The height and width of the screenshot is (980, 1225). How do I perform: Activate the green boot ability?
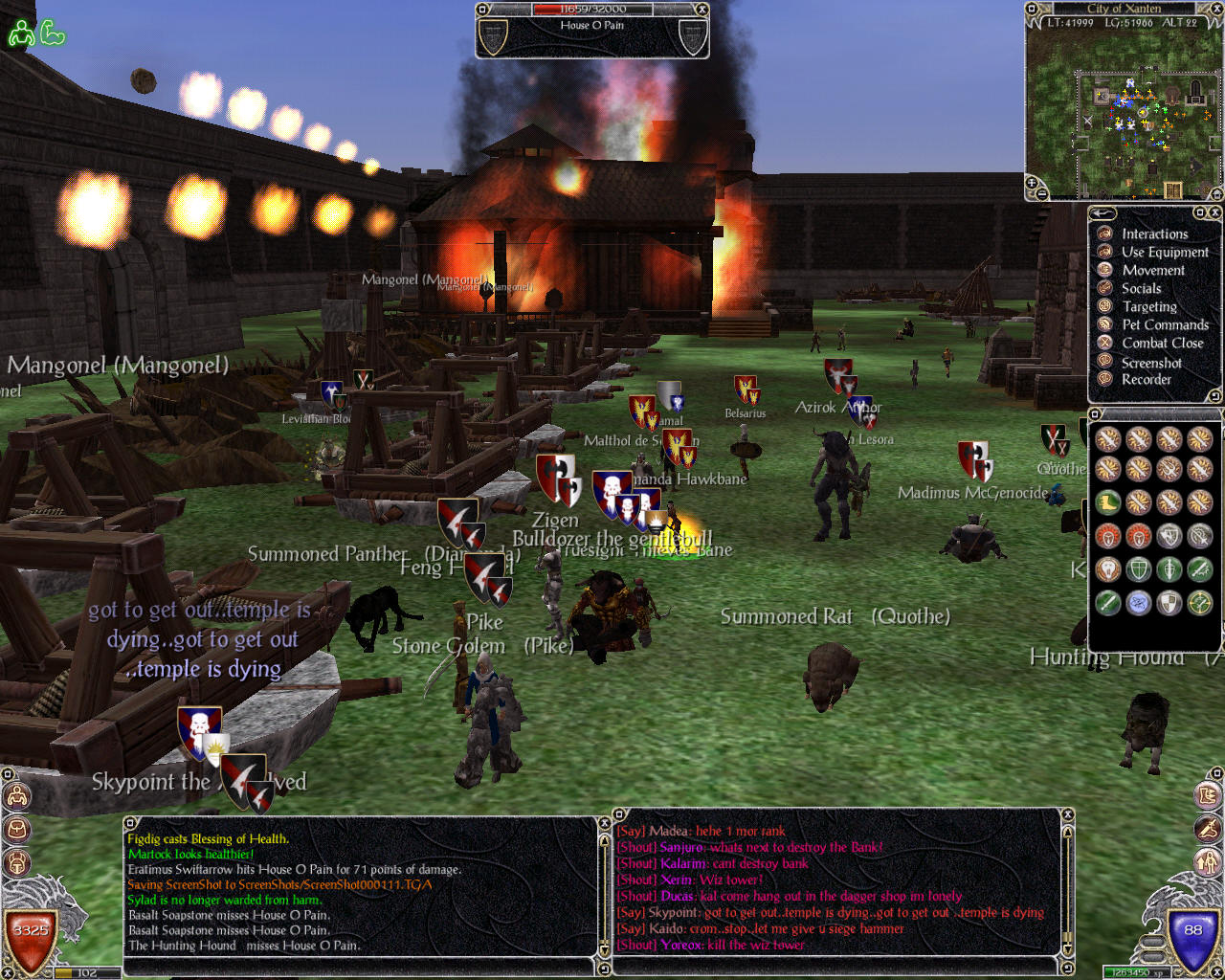1108,502
